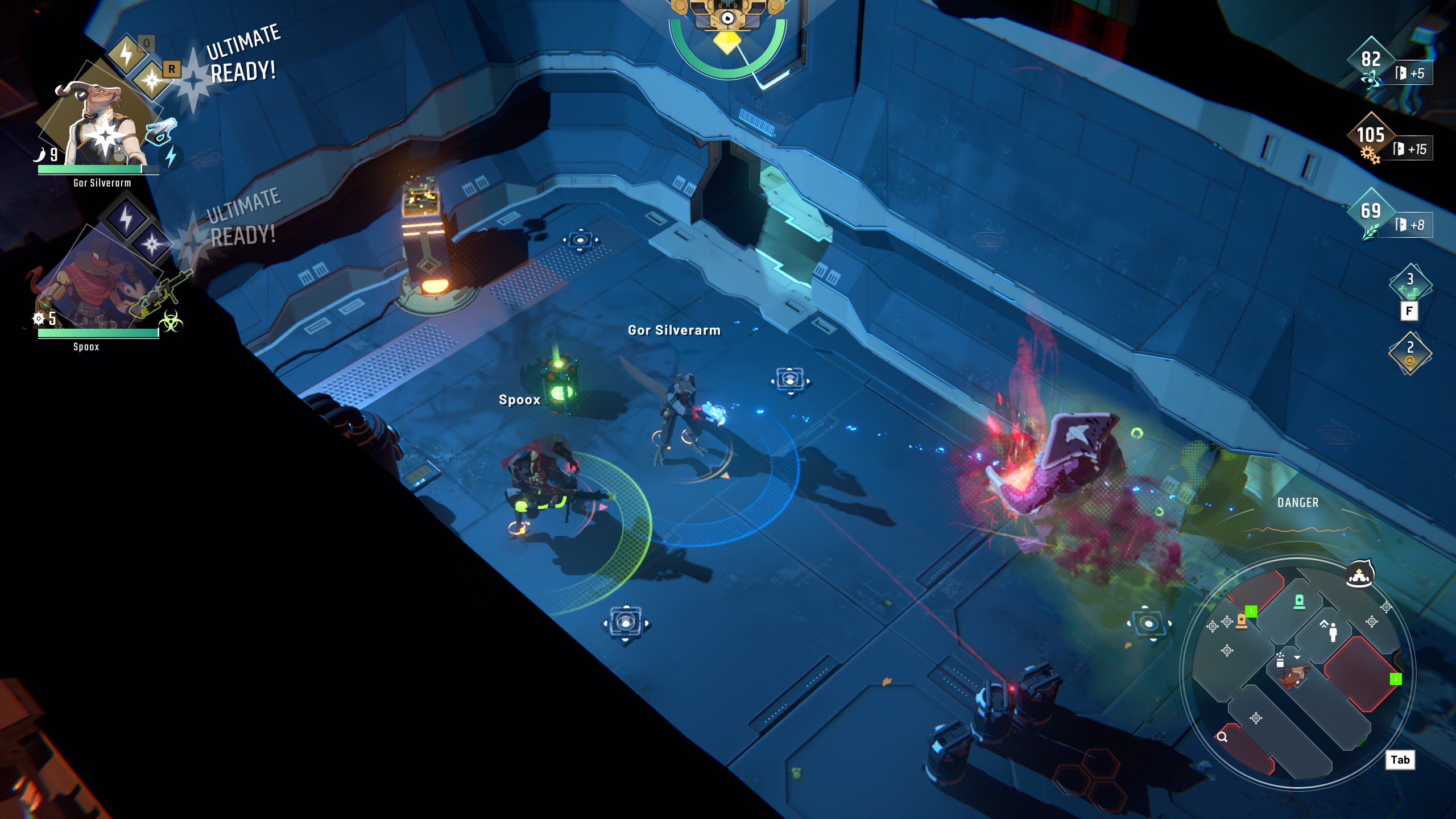Select Gor Silverarm's equipped pistol weapon icon
This screenshot has height=819, width=1456.
tap(160, 131)
